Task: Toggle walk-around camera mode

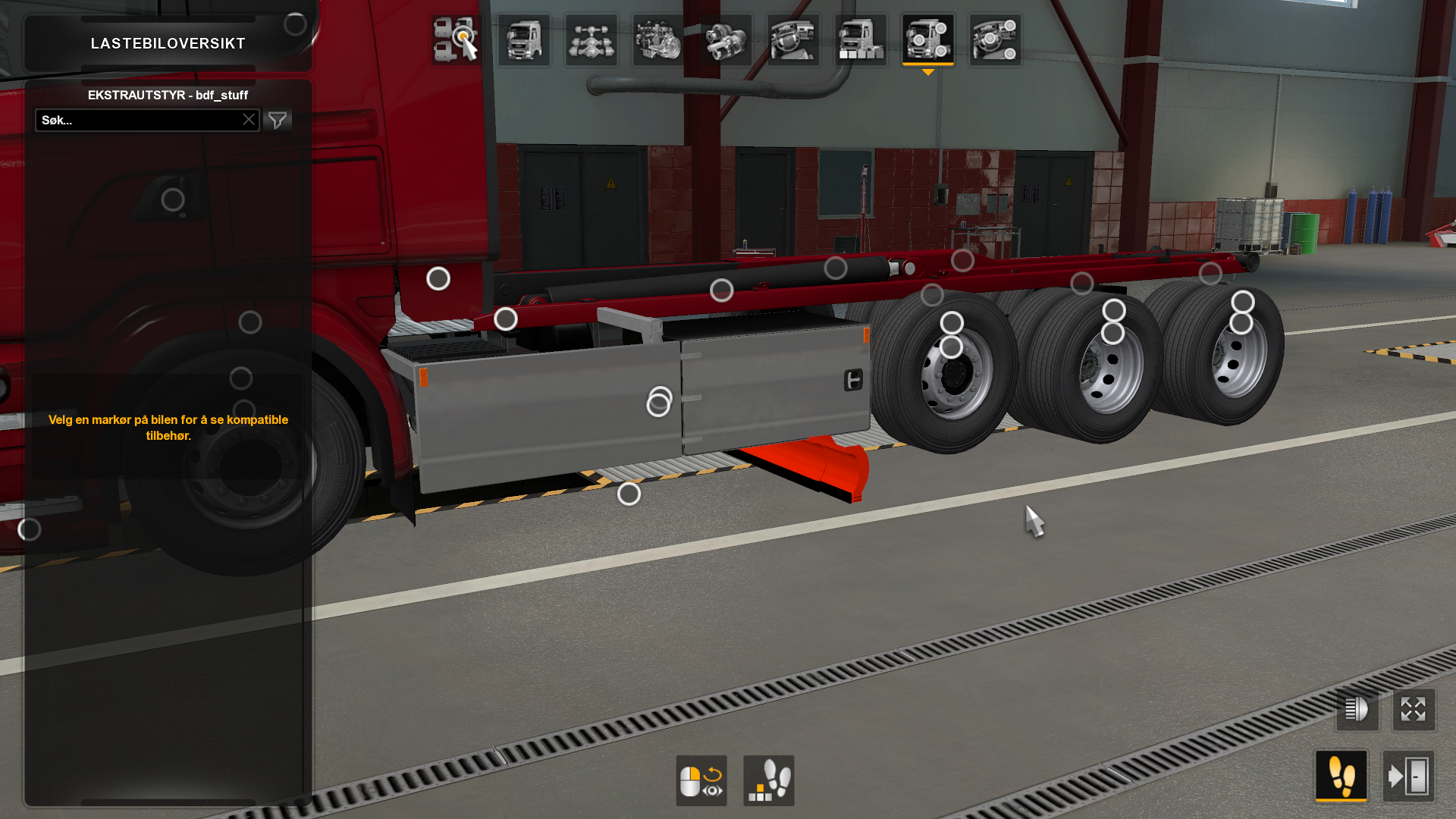Action: 1342,775
